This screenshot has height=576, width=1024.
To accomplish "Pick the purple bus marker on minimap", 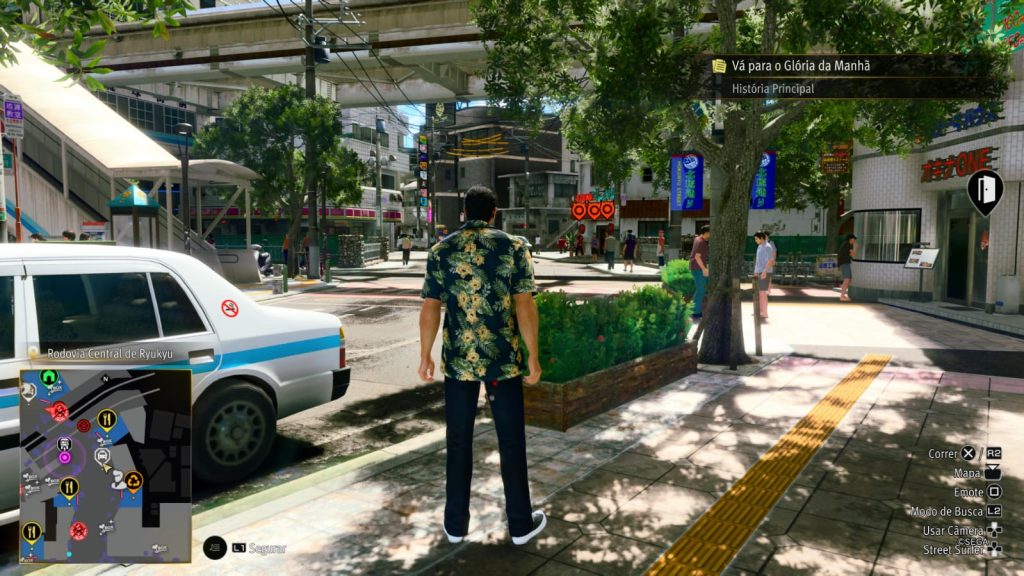I will pos(65,444).
